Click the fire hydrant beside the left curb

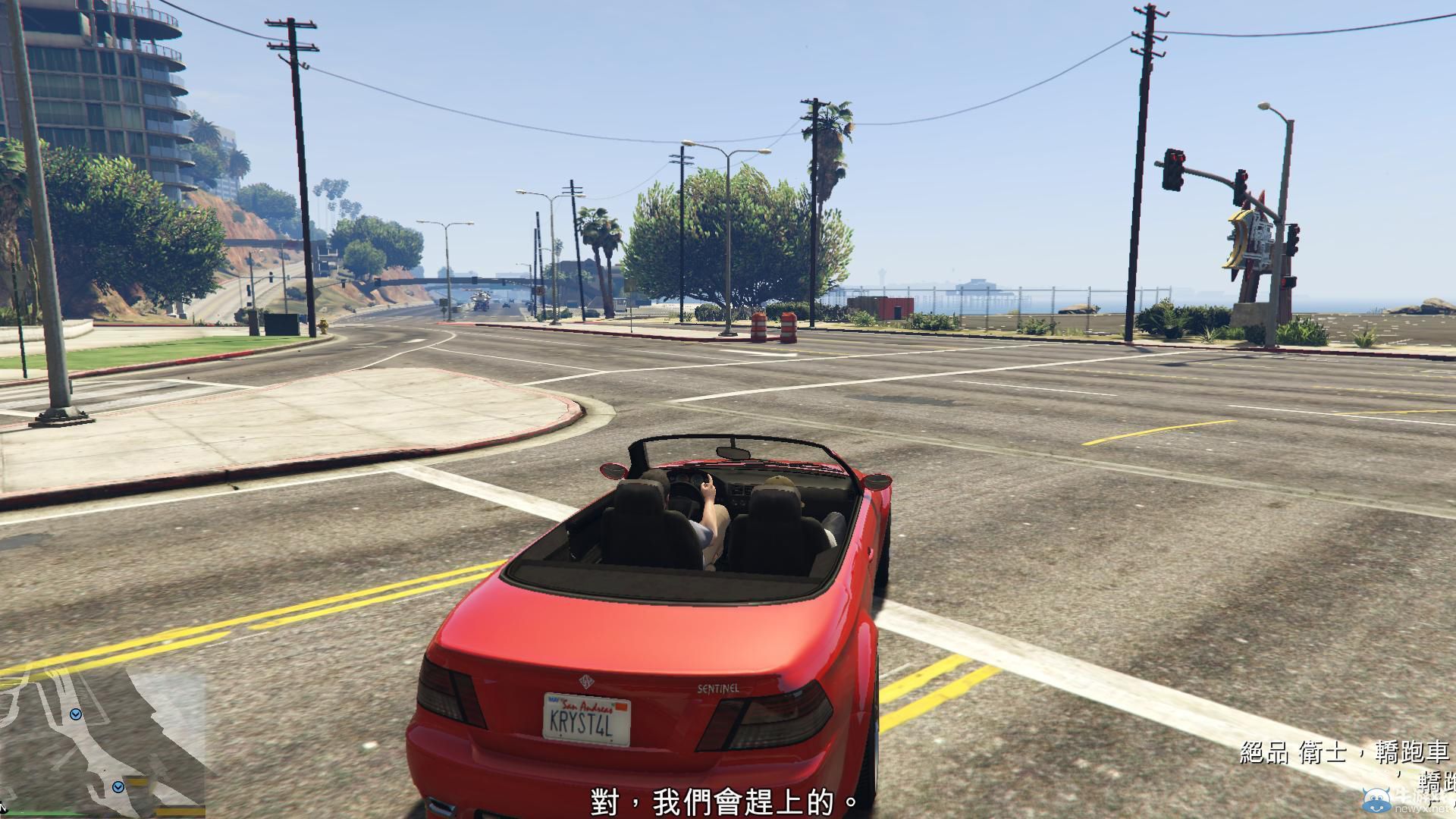pos(323,326)
